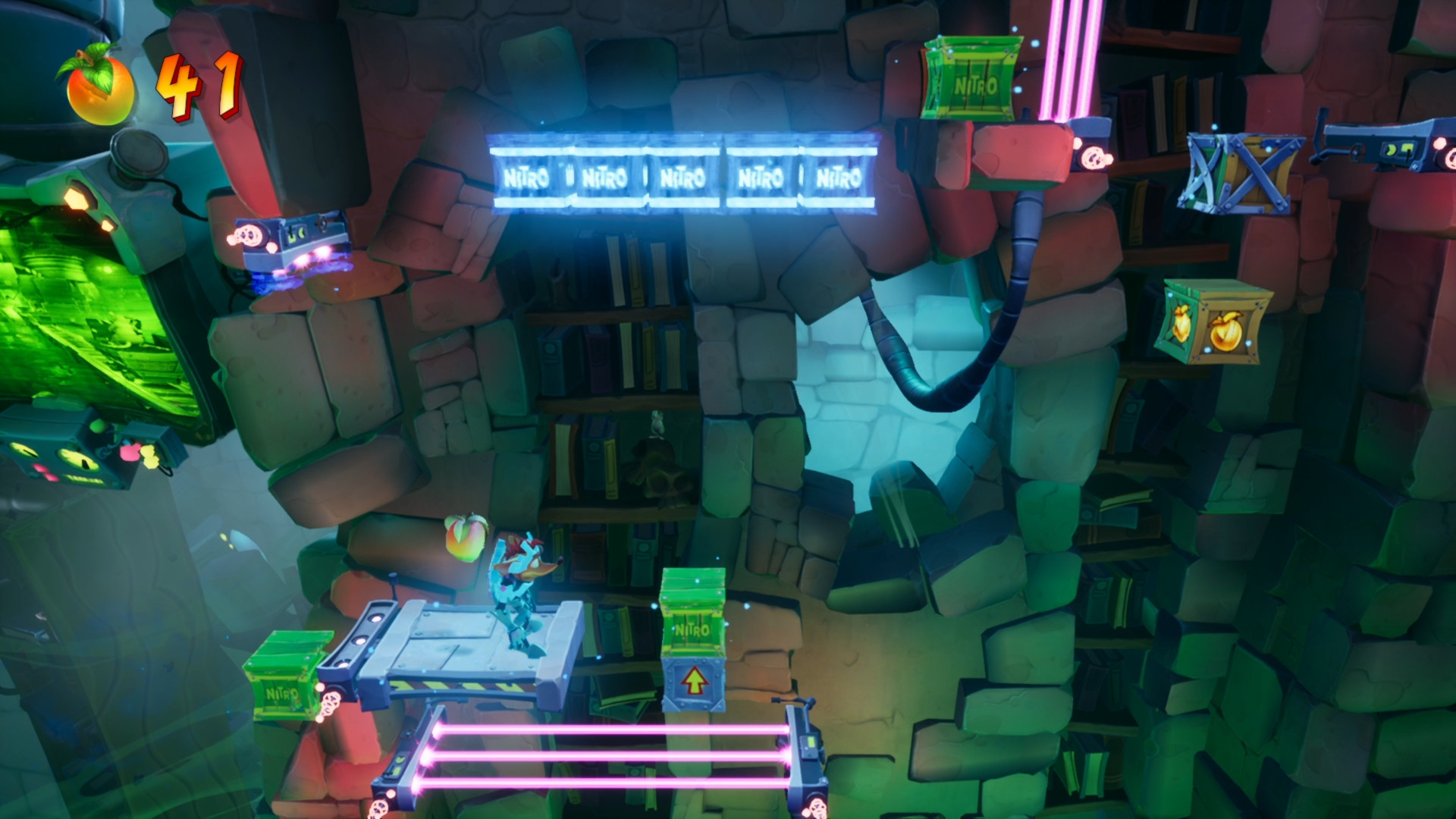This screenshot has width=1456, height=819.
Task: Click Tawna standing on the metal platform
Action: [x=523, y=599]
